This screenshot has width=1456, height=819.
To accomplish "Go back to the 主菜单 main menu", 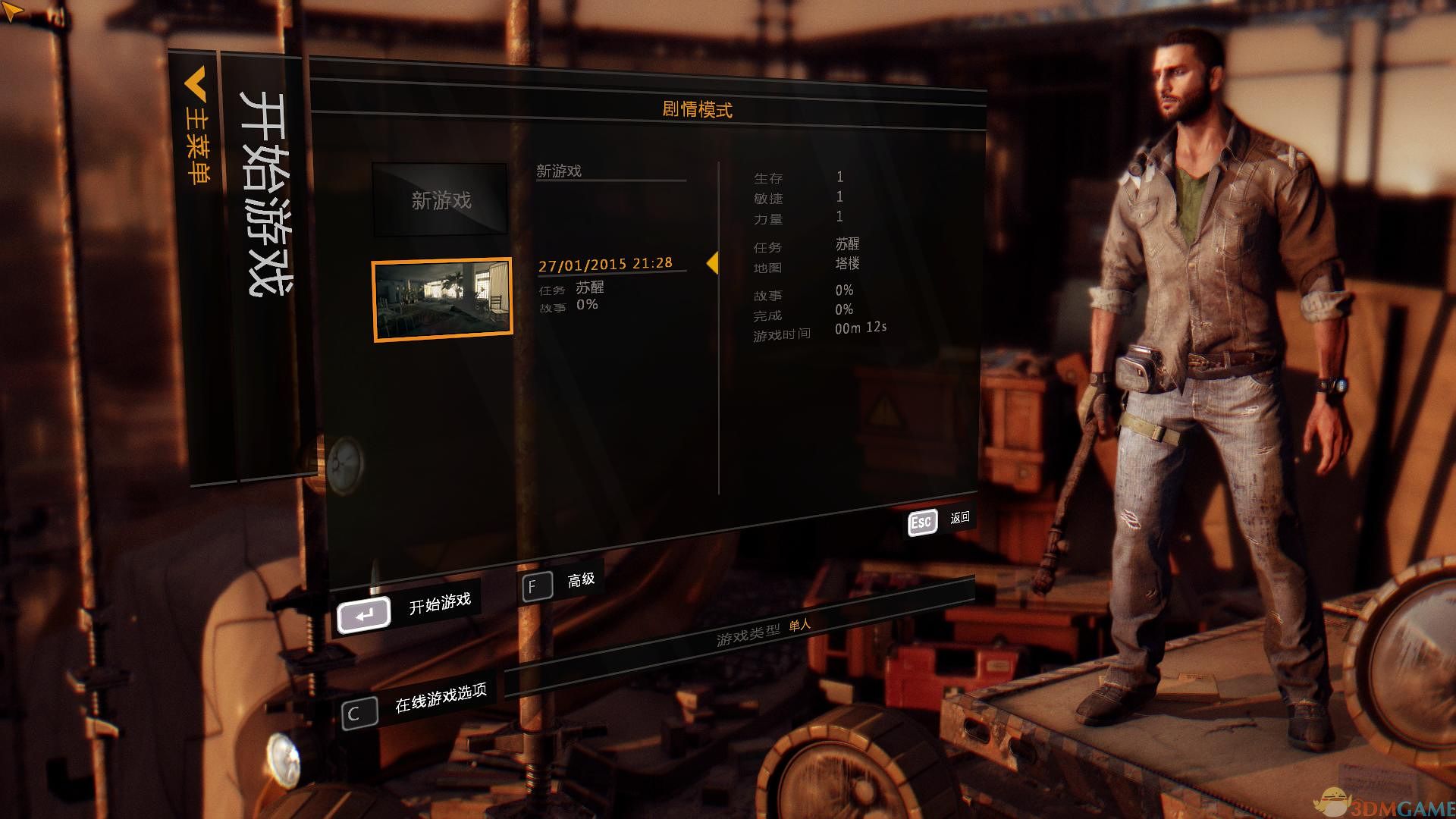I will coord(196,129).
